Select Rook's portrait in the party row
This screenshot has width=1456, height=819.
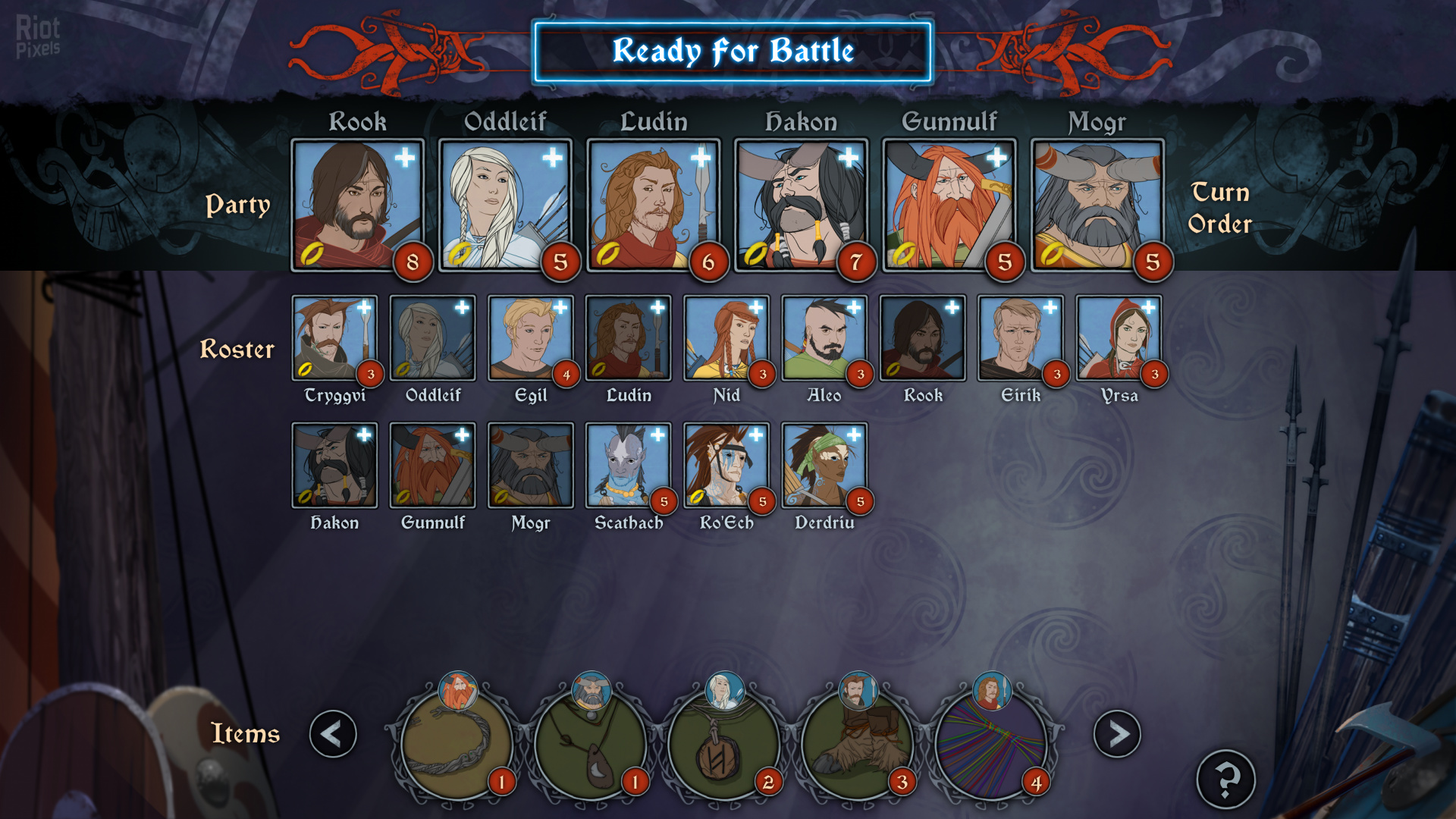[x=357, y=205]
